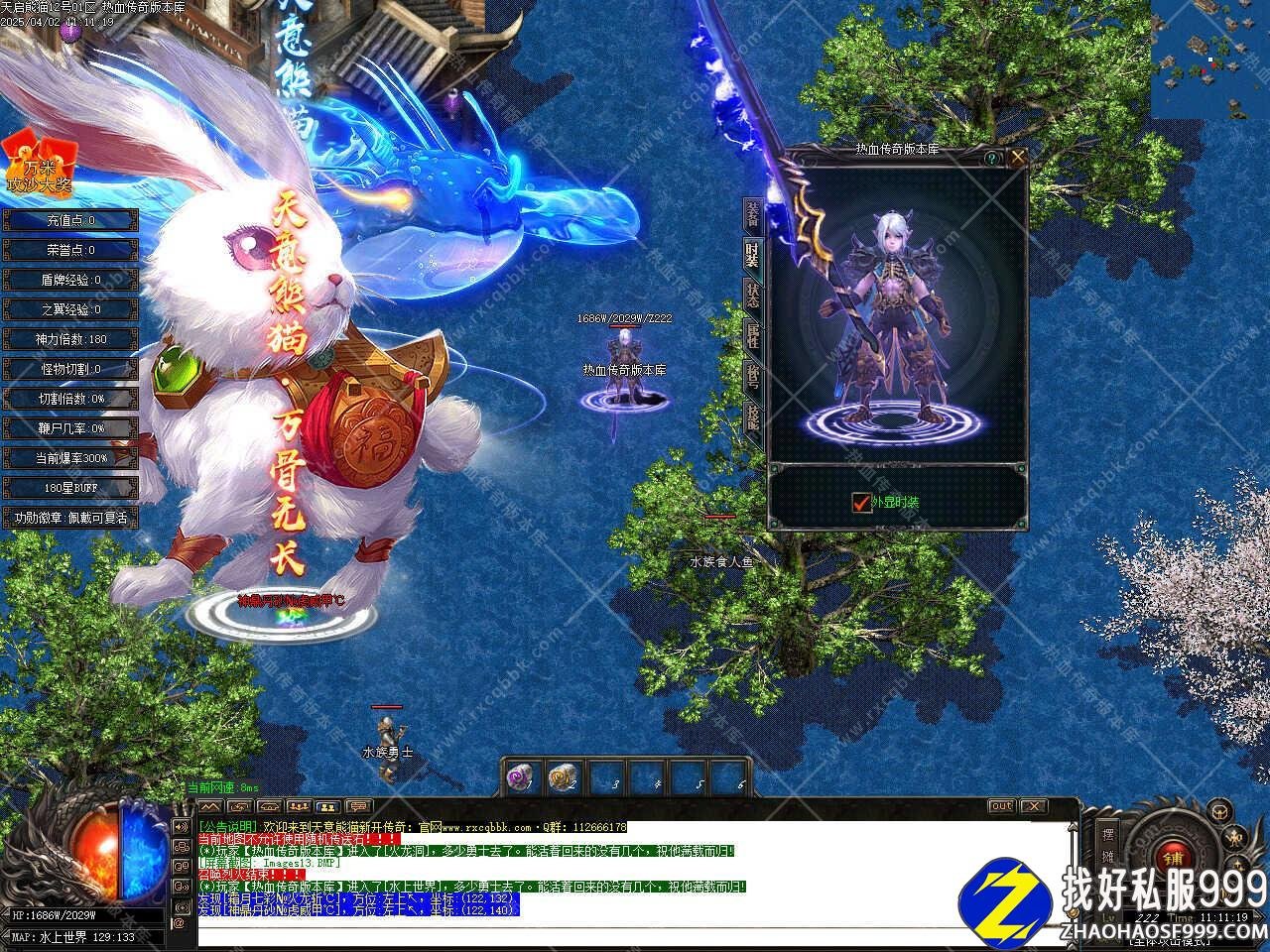Show the 属性 attributes tab
The height and width of the screenshot is (952, 1270).
(753, 337)
